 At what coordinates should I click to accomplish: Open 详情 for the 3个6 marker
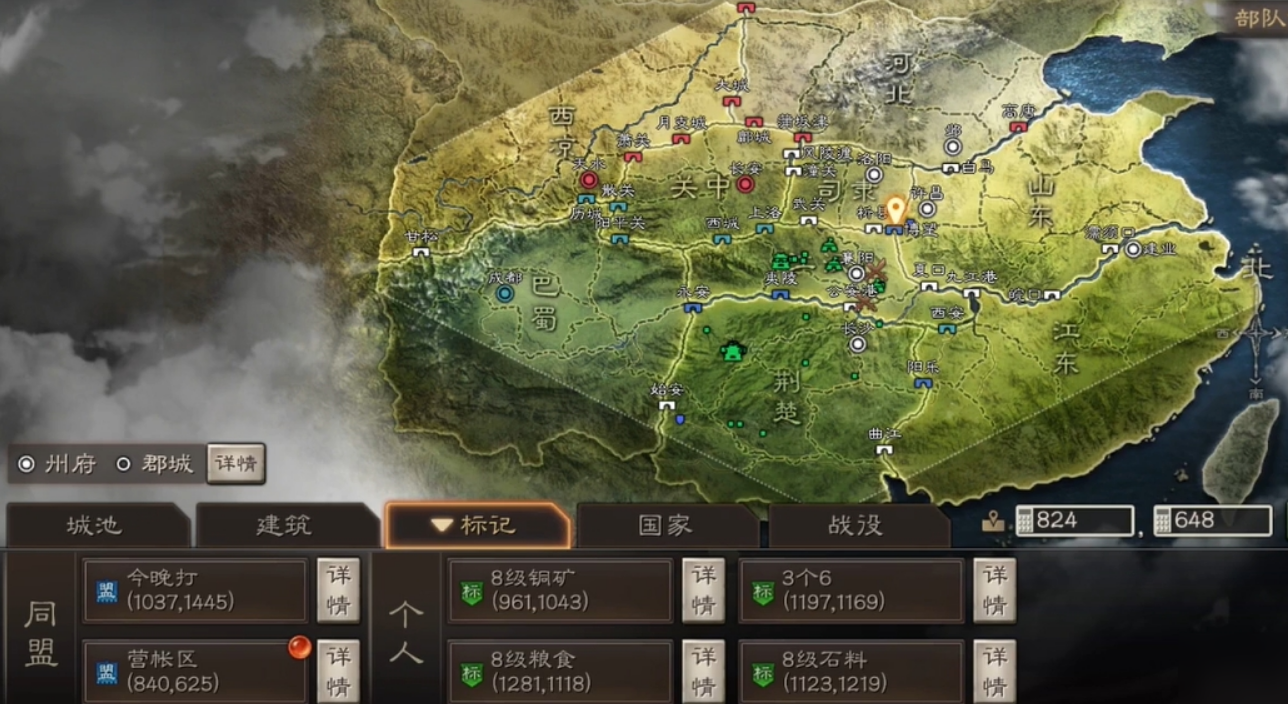(994, 590)
